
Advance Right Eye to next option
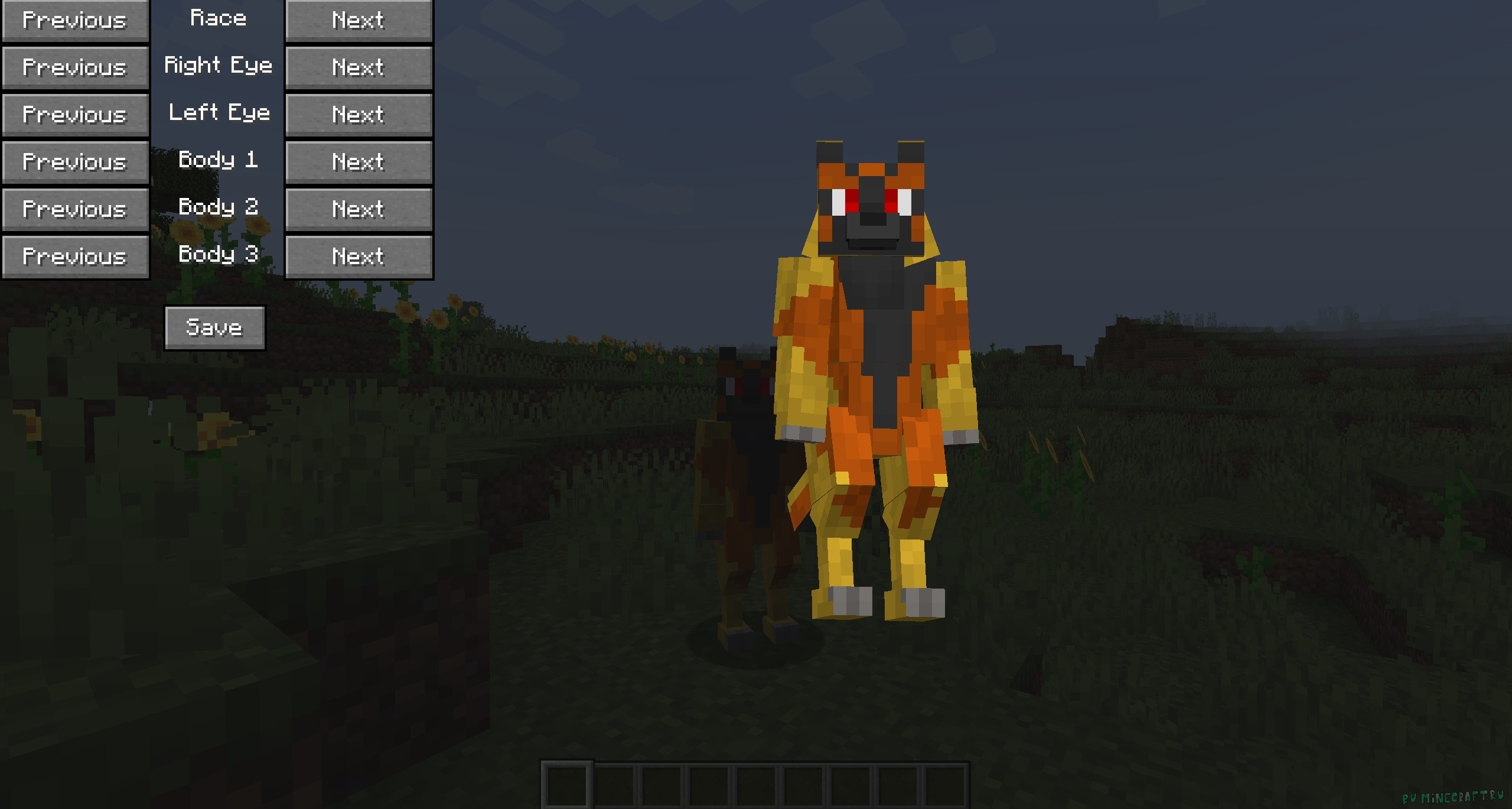[x=358, y=67]
